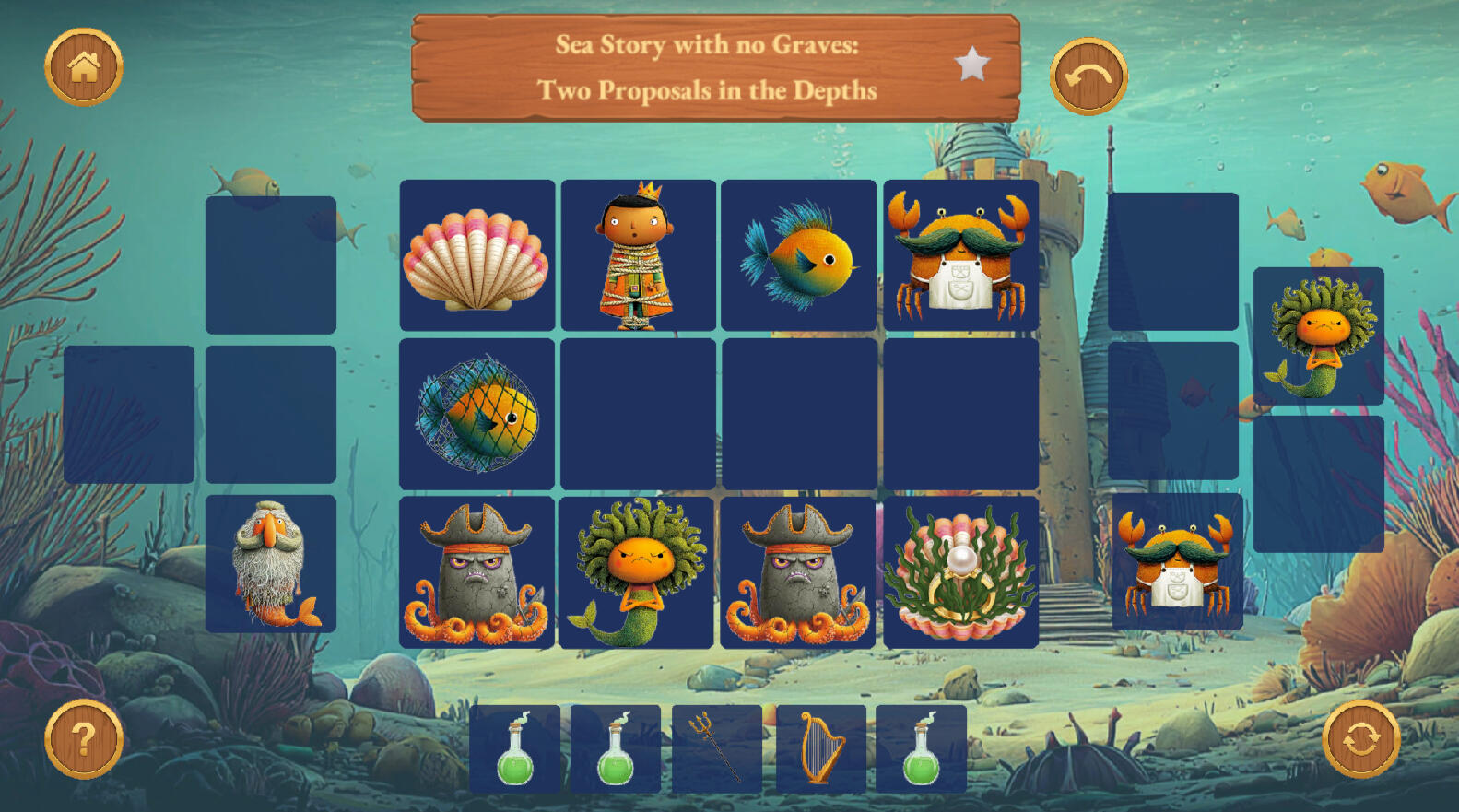The height and width of the screenshot is (812, 1459).
Task: Restart the level with the circular arrows button
Action: pyautogui.click(x=1360, y=739)
